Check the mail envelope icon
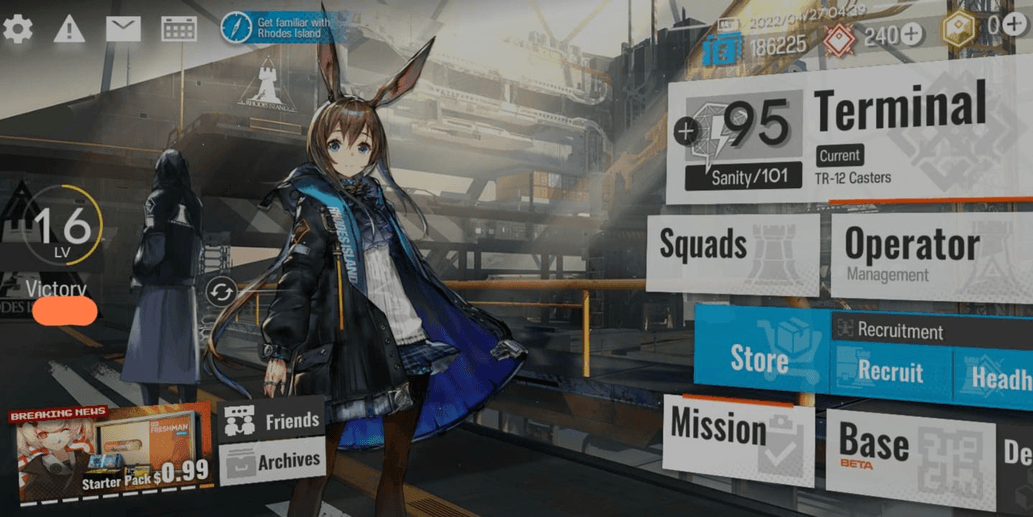This screenshot has height=517, width=1033. pos(123,29)
